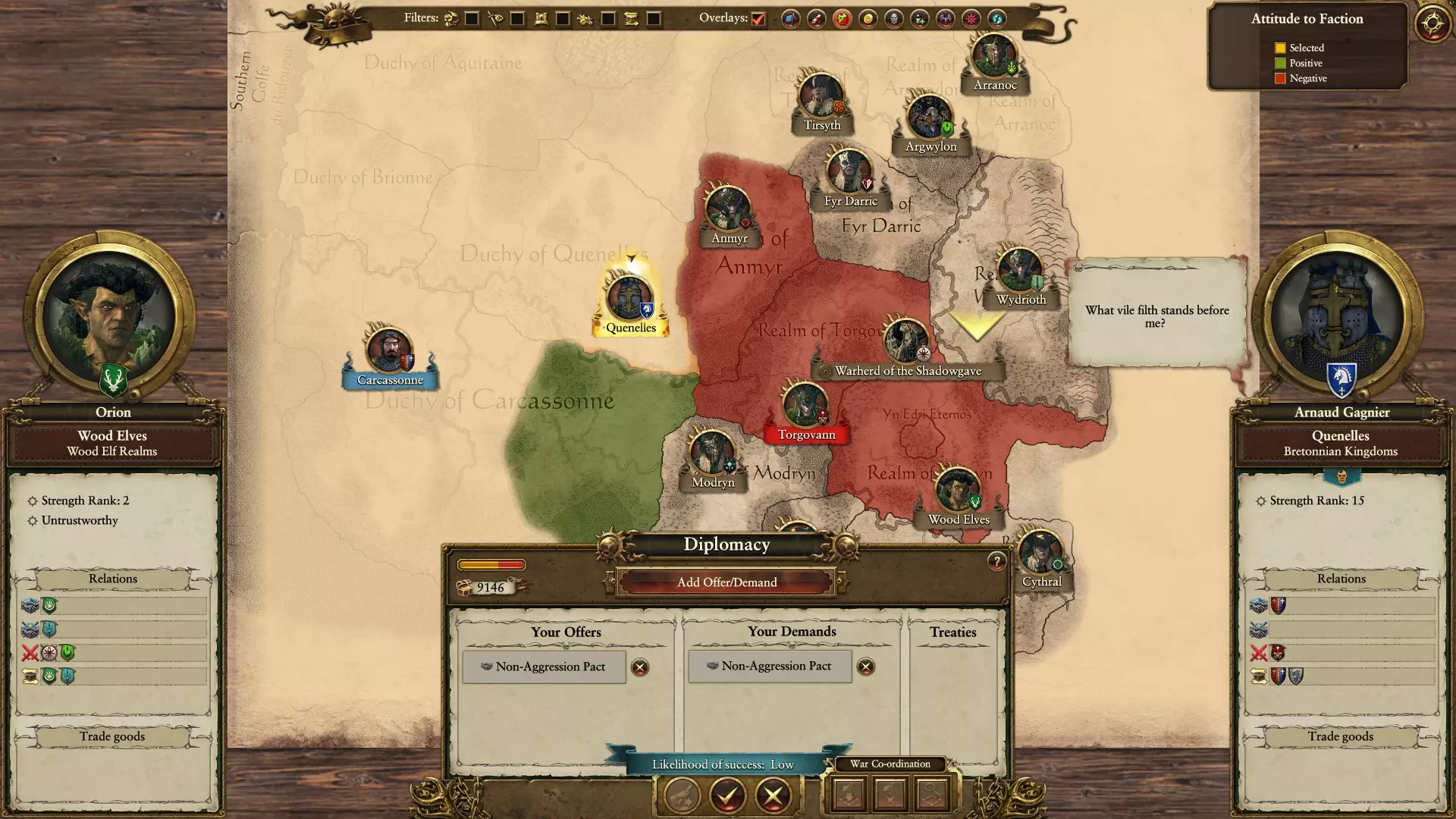The width and height of the screenshot is (1456, 819).
Task: Remove Non-Aggression Pact from Your Demands
Action: pos(865,667)
